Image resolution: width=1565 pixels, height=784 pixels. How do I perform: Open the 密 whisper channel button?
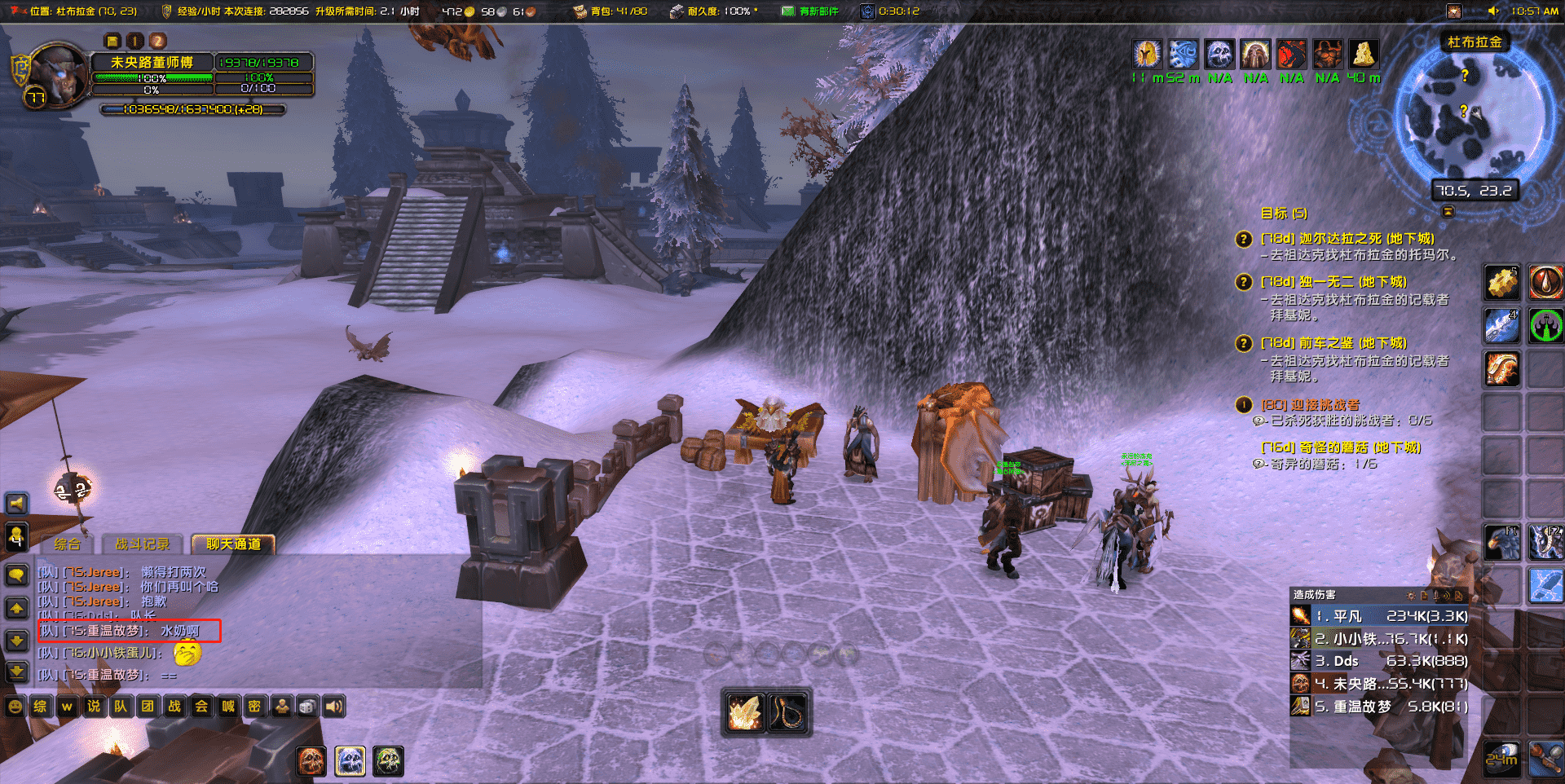click(x=254, y=707)
